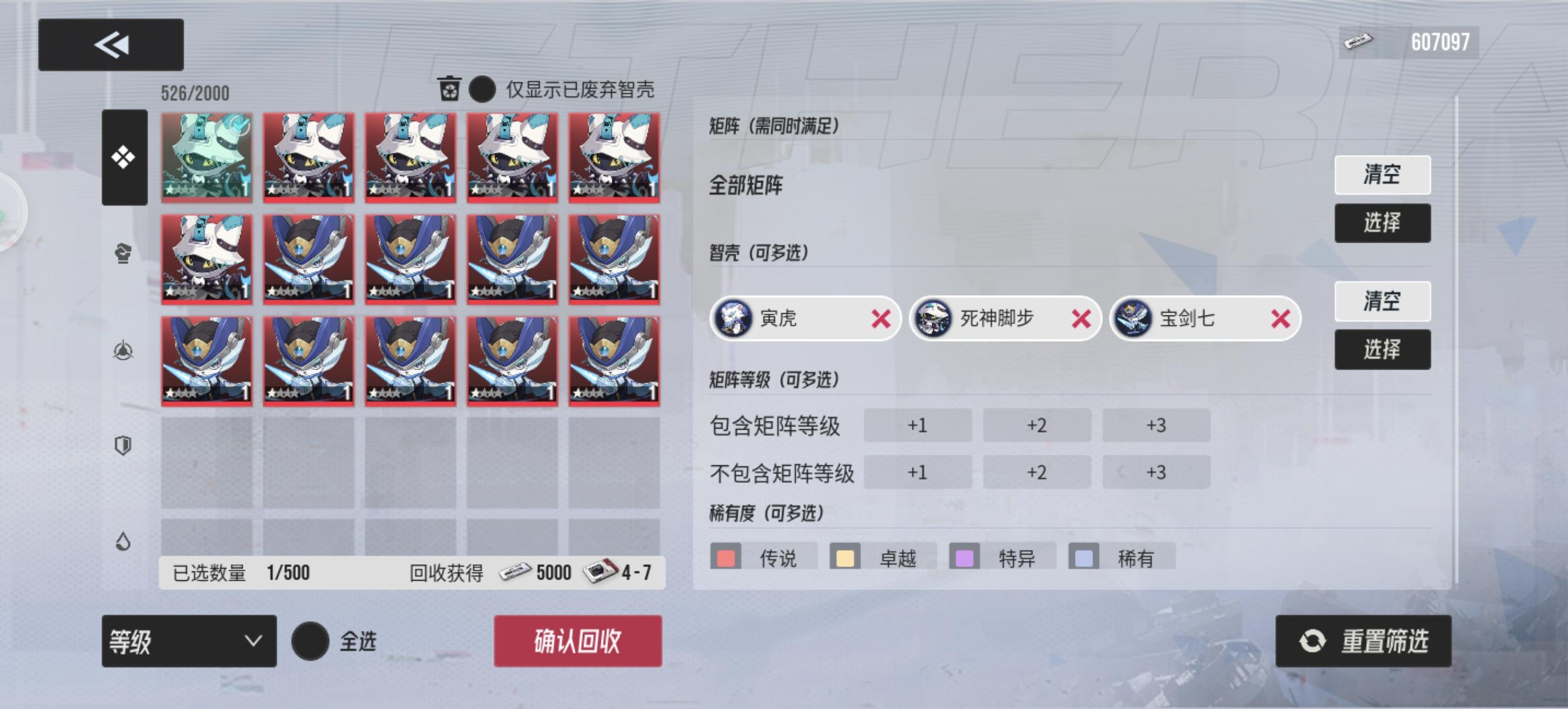
Task: Open the 矩阵 选择 matrix selector
Action: pyautogui.click(x=1383, y=222)
